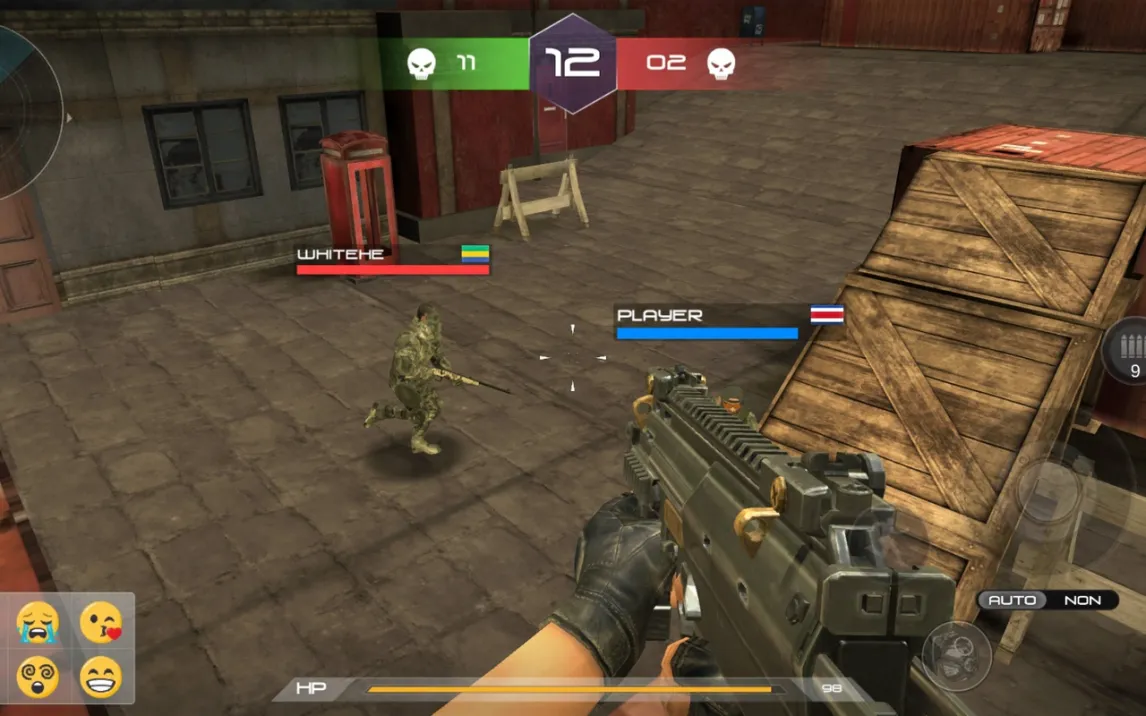Send the dizzy spiral-eyes emoji
This screenshot has height=716, width=1146.
pos(38,677)
